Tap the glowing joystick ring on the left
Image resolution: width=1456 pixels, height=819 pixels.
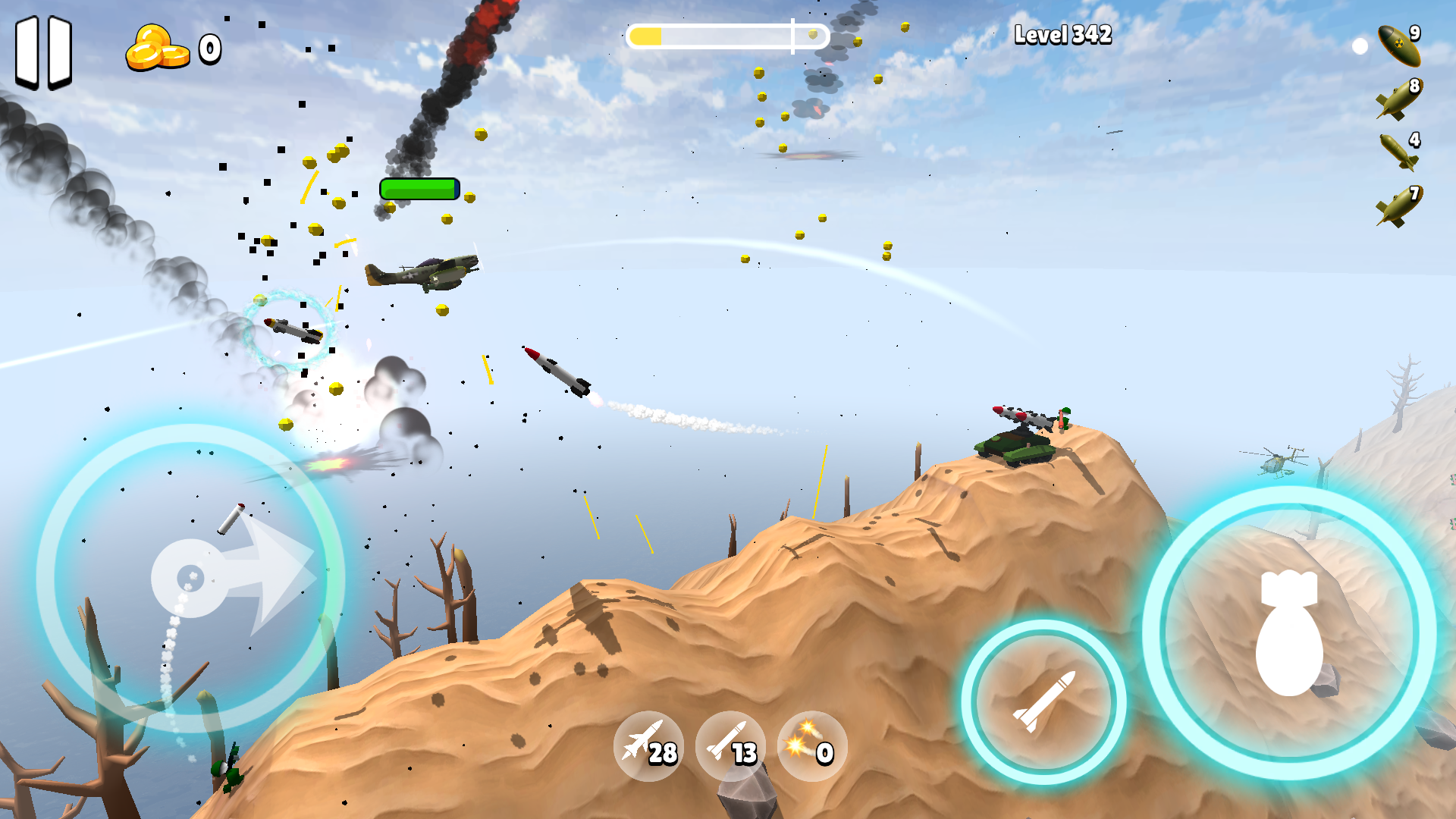click(x=193, y=576)
